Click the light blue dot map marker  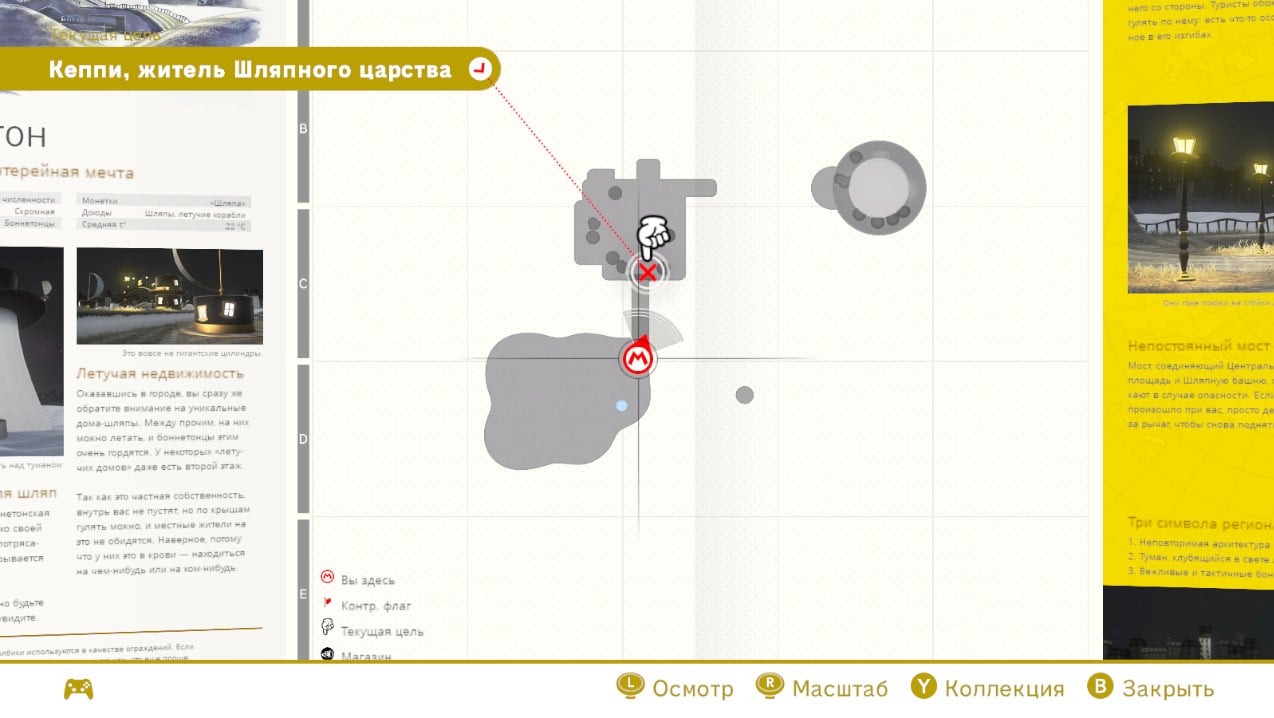(622, 405)
